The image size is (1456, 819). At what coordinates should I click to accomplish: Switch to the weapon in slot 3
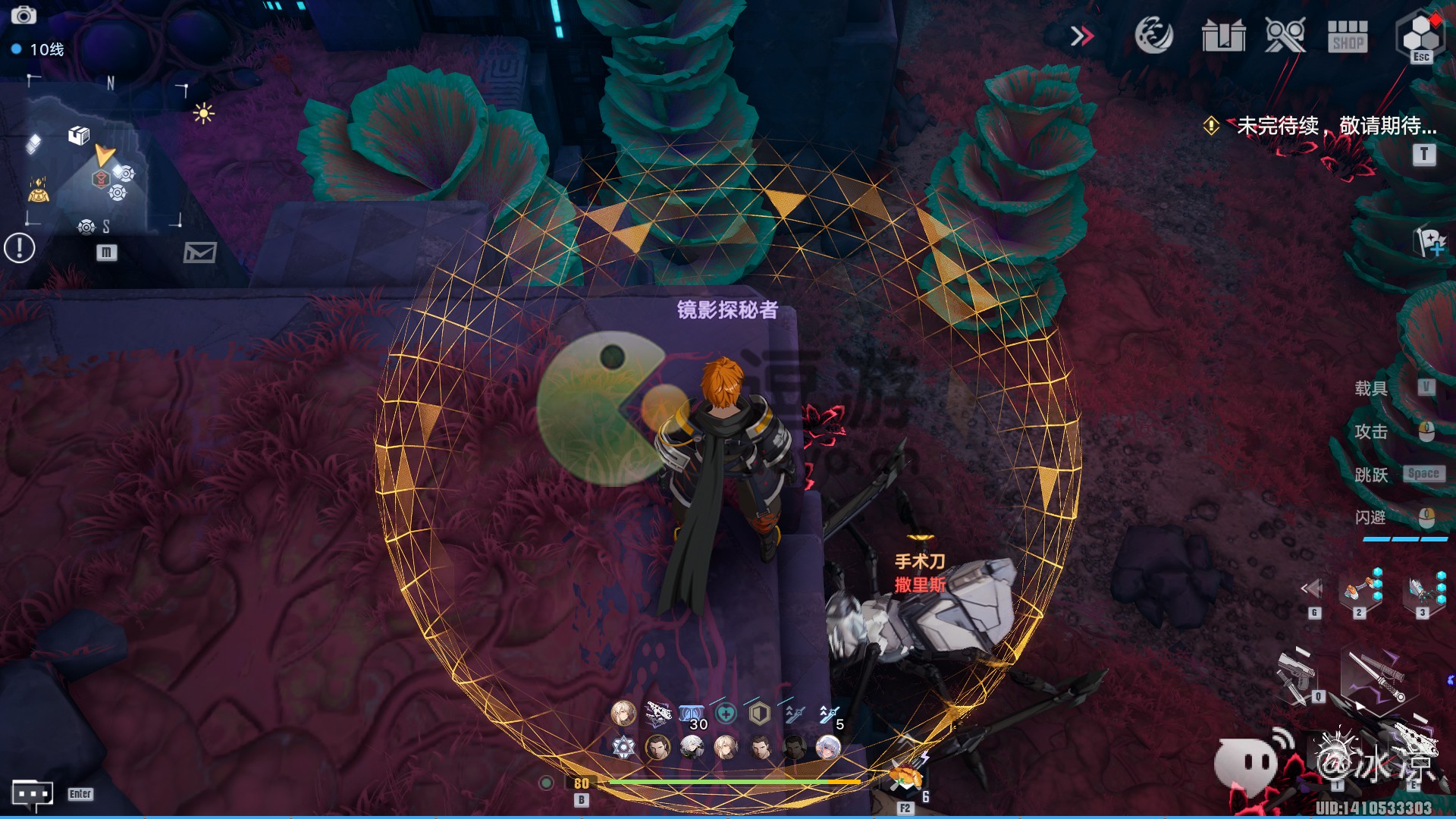click(1421, 590)
